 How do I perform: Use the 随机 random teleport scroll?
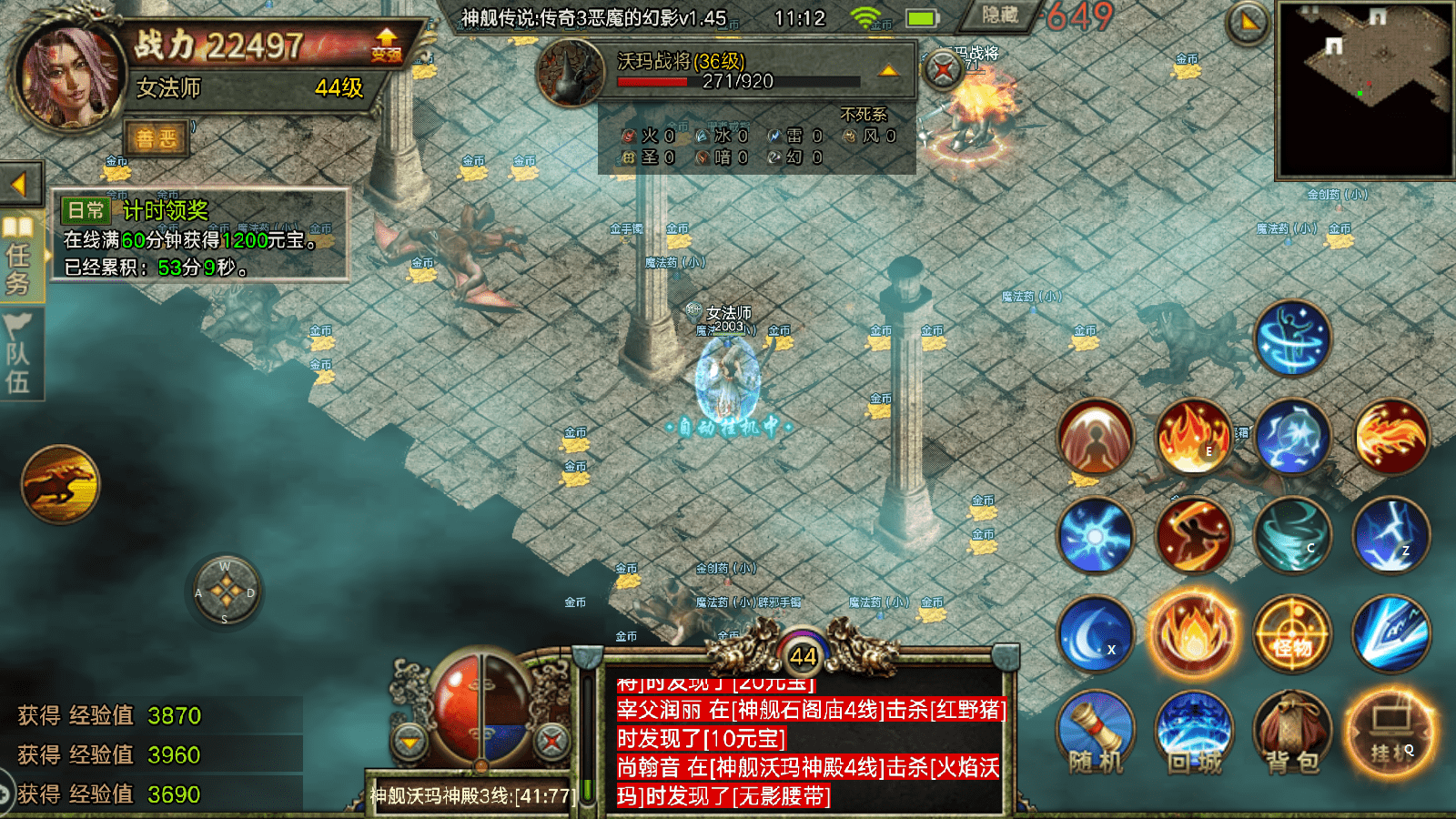(1095, 733)
